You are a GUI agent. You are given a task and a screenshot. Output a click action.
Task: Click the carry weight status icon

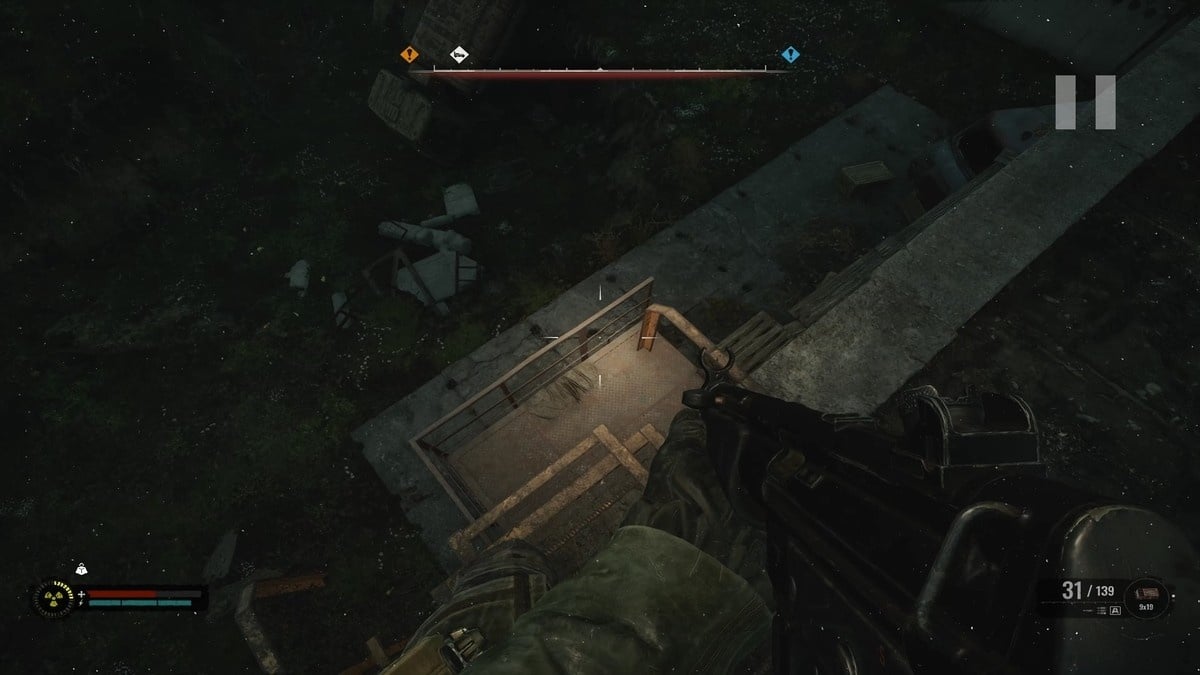[x=82, y=571]
